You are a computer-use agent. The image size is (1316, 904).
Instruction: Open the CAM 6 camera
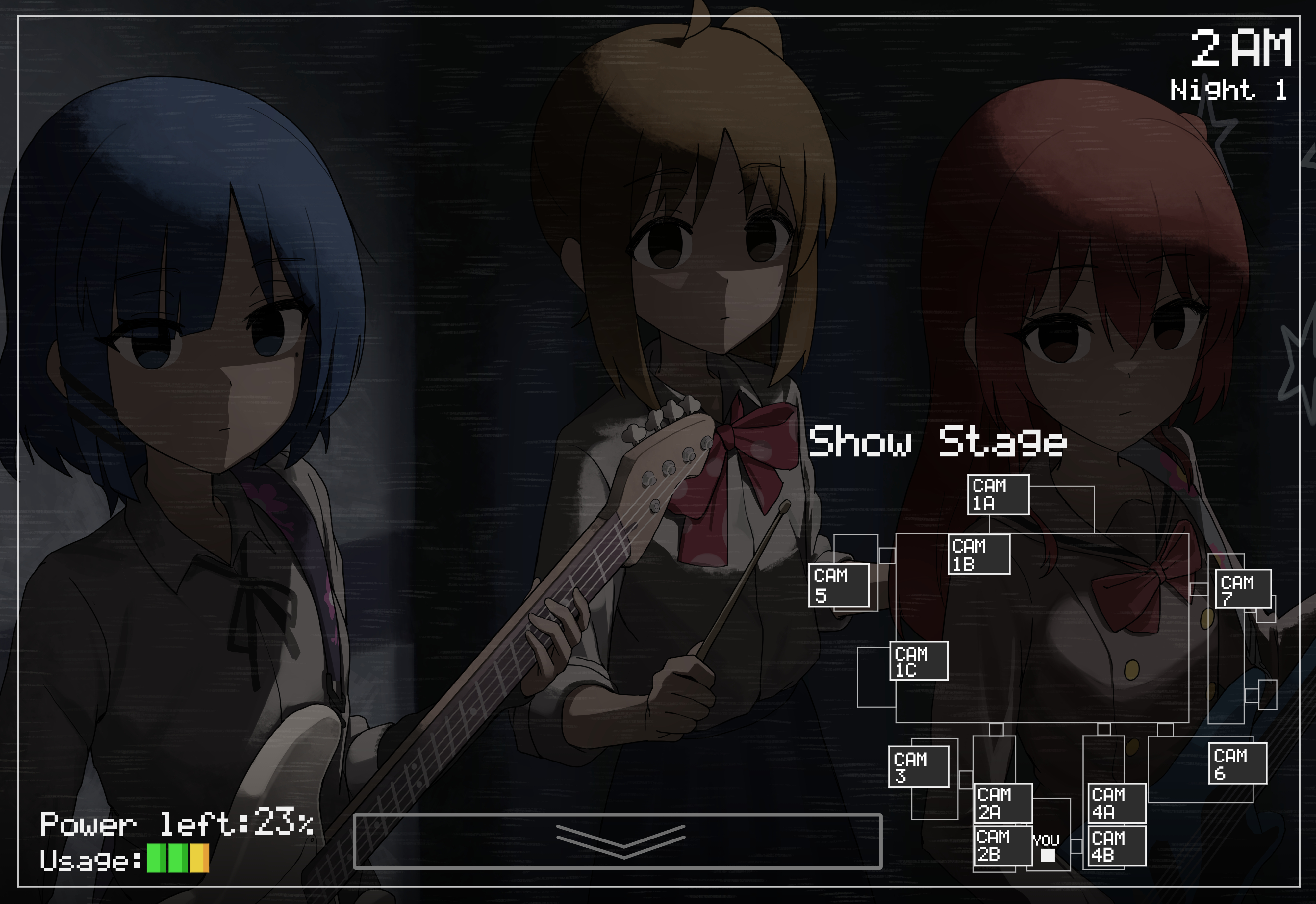(x=1237, y=763)
